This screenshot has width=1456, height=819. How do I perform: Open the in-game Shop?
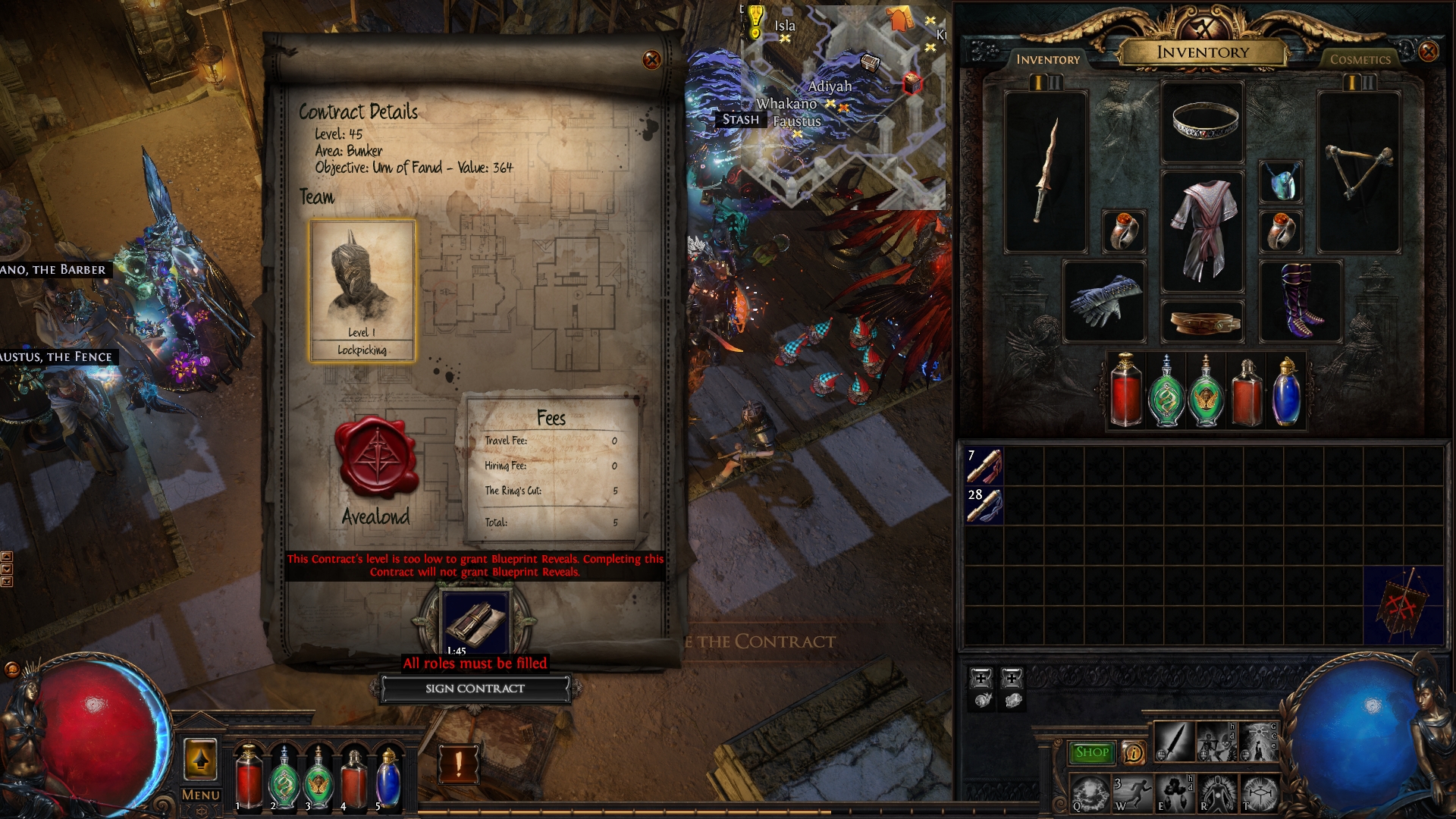[x=1091, y=752]
